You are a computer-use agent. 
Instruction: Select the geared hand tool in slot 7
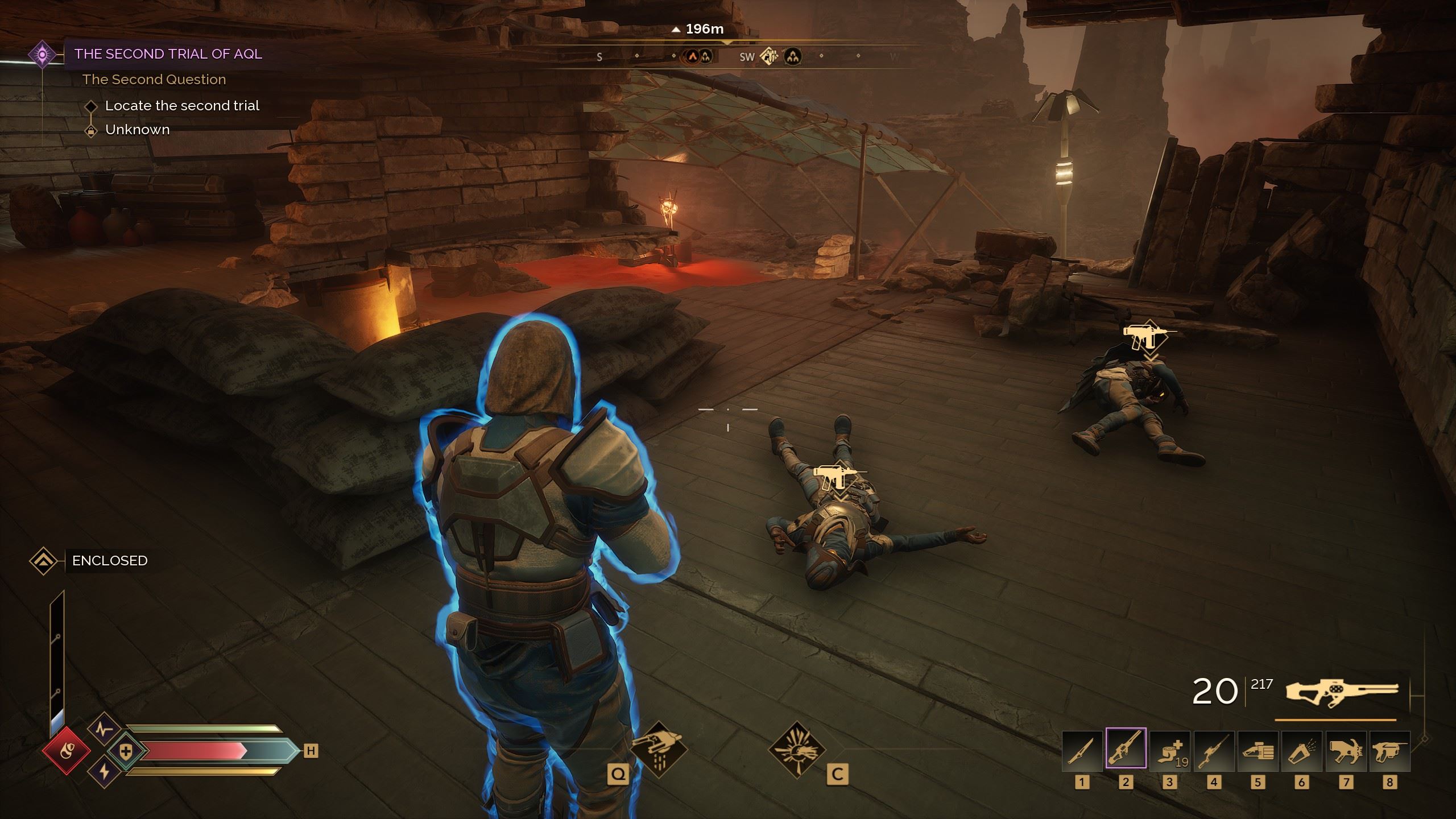point(1346,751)
